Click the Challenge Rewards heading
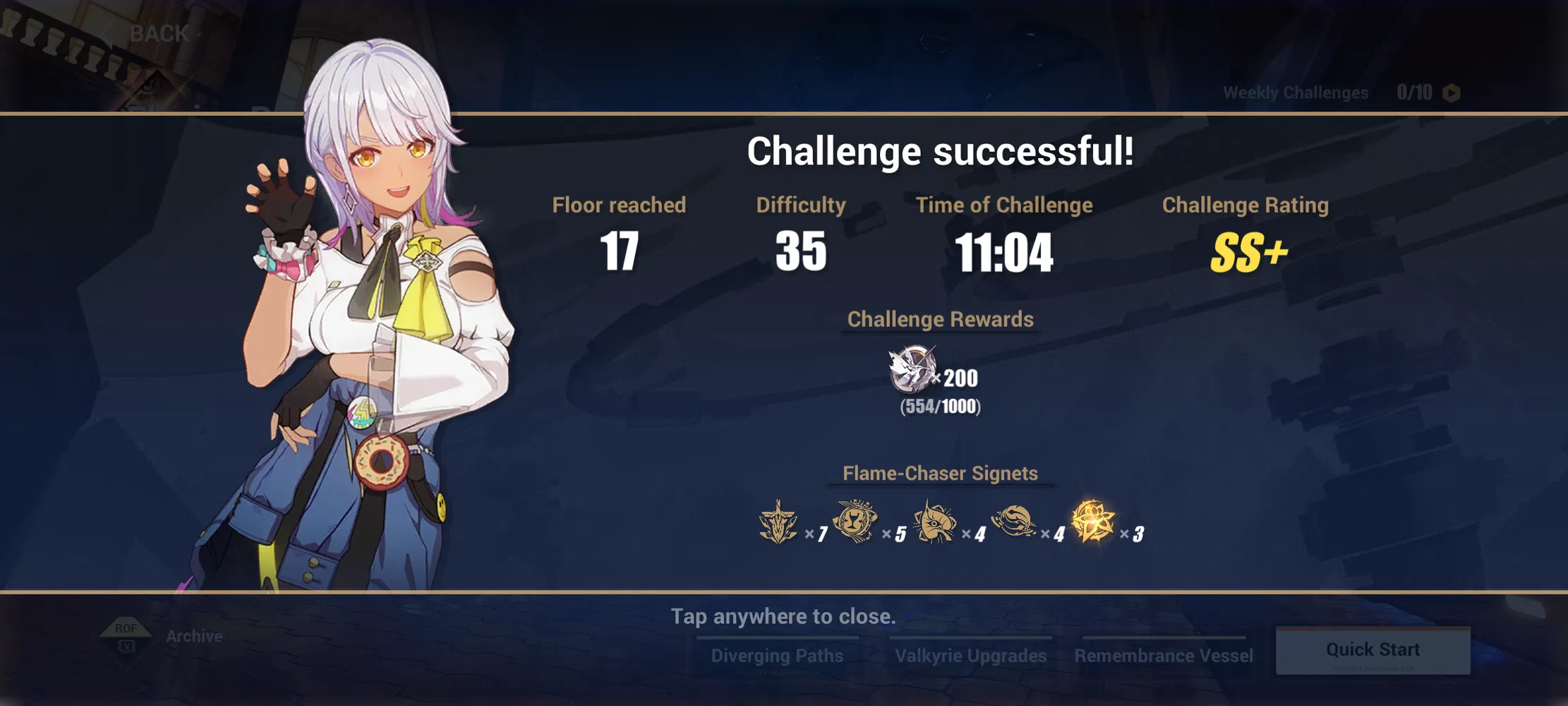This screenshot has width=1568, height=706. coord(940,319)
